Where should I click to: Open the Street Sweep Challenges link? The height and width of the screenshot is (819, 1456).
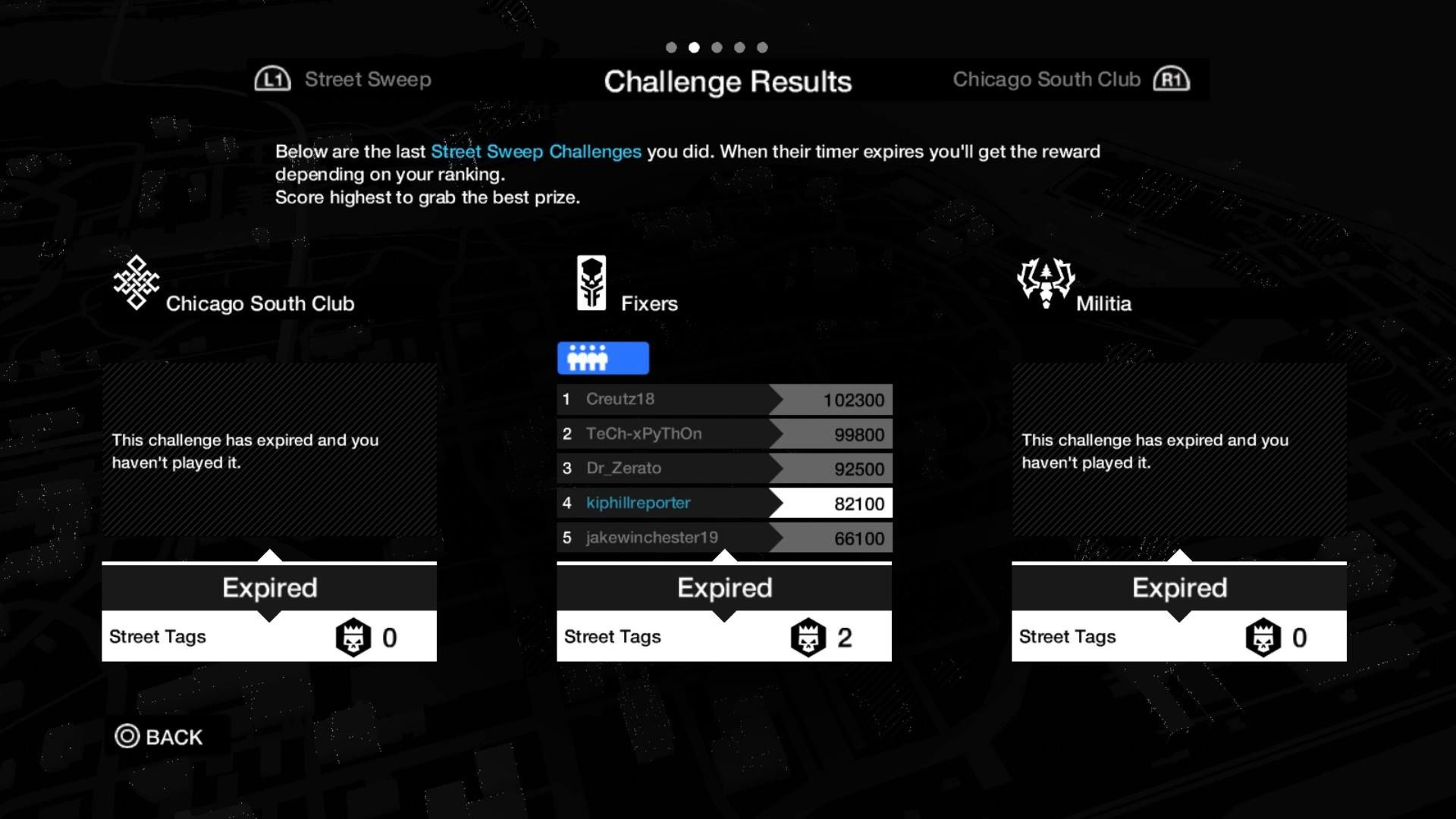pyautogui.click(x=535, y=152)
